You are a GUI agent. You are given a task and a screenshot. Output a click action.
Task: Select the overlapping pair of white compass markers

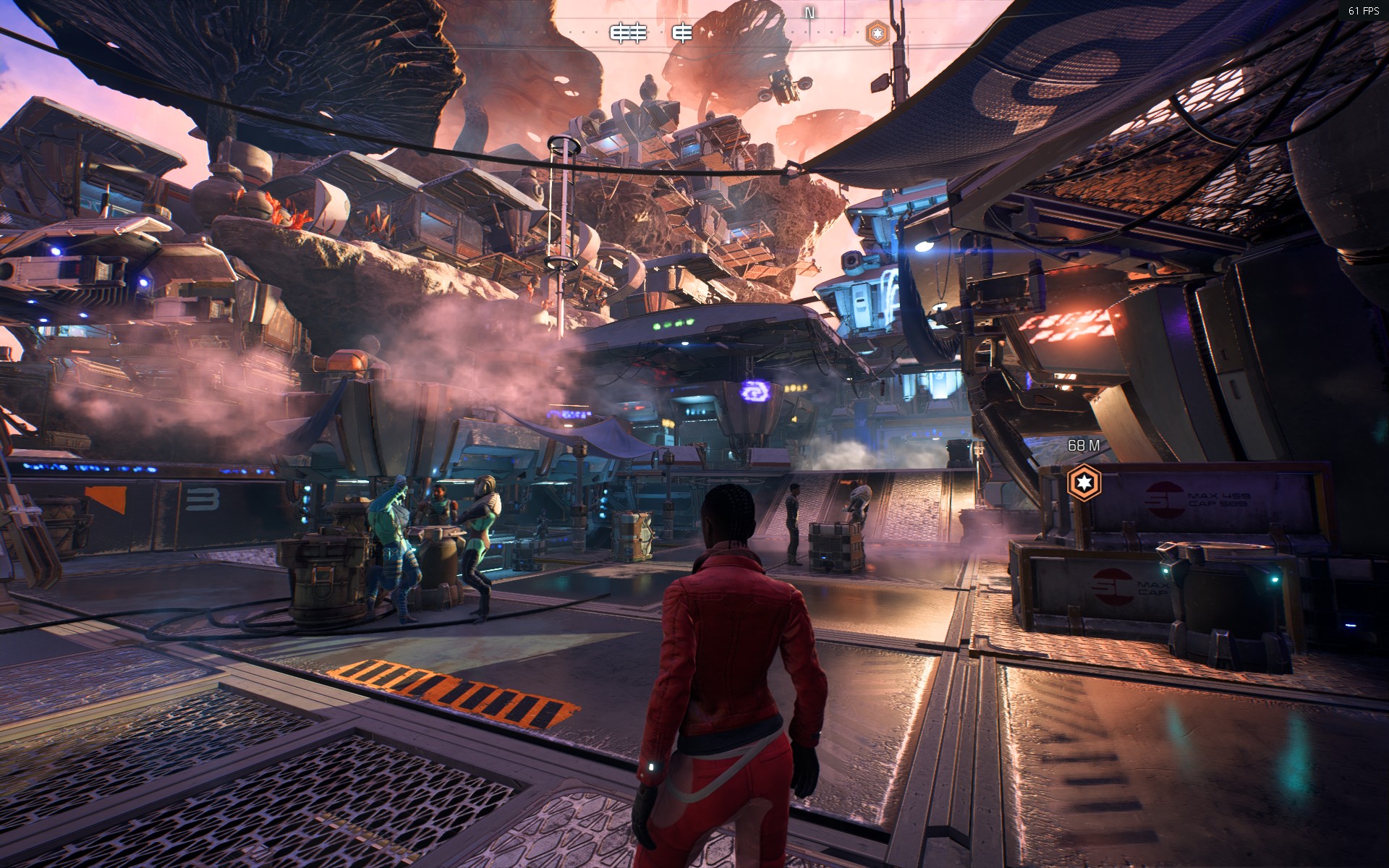pyautogui.click(x=627, y=33)
